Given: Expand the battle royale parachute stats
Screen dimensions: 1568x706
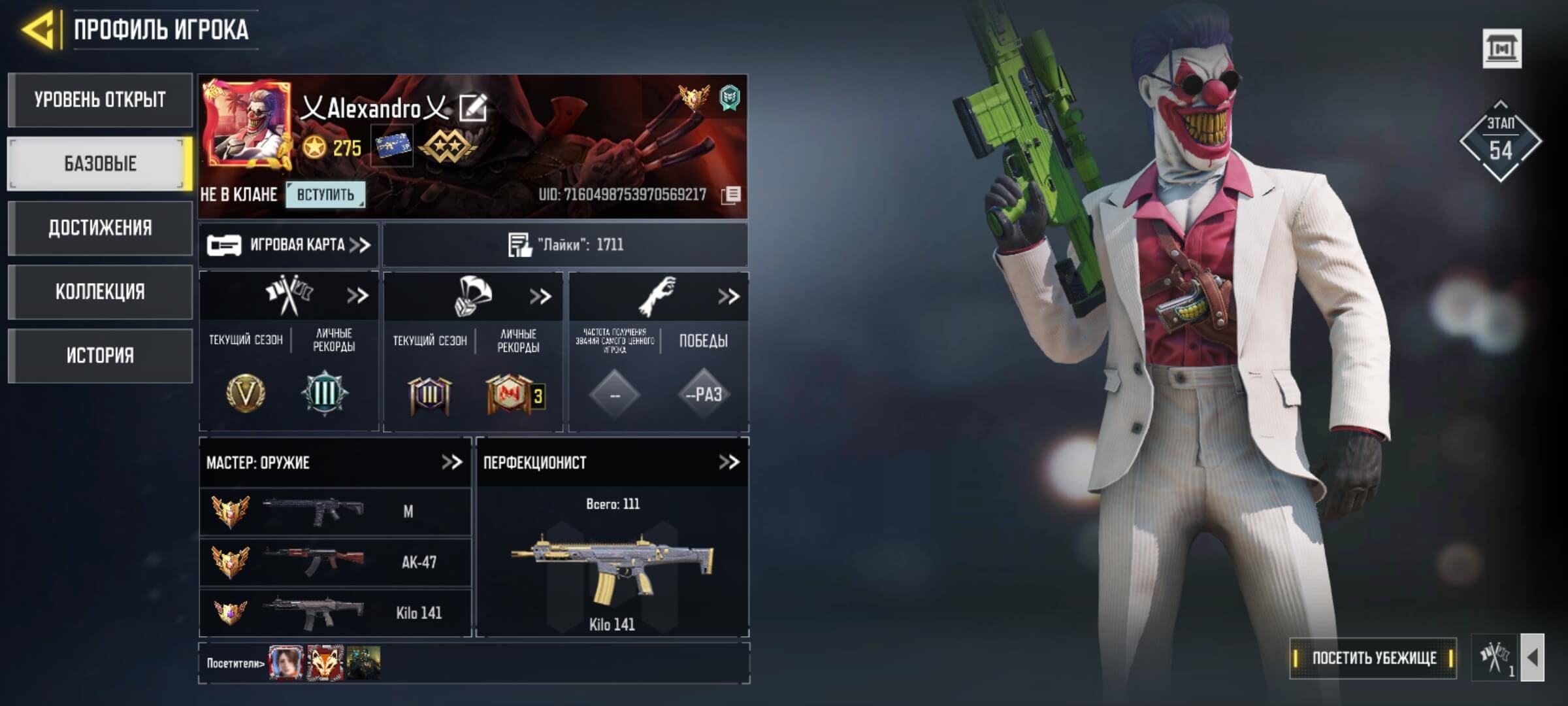Looking at the screenshot, I should (540, 297).
